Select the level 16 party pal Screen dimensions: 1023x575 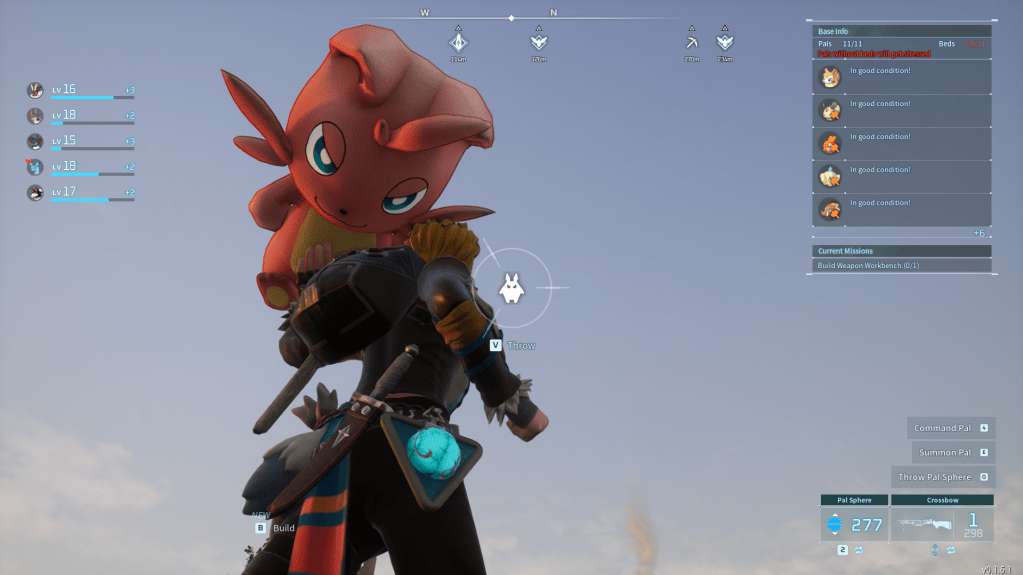tap(36, 90)
